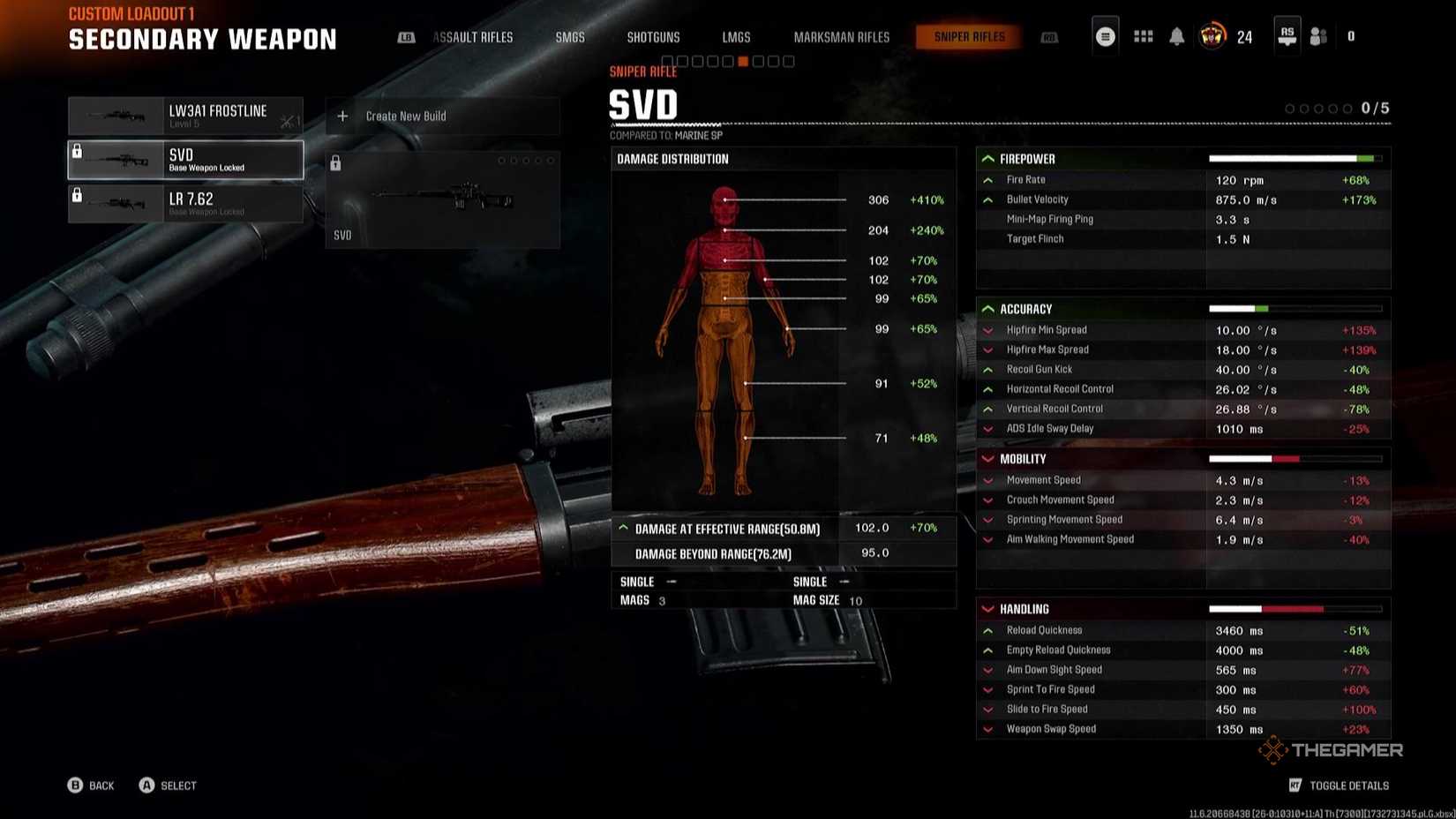Collapse the Accuracy stats section
The height and width of the screenshot is (819, 1456).
point(987,309)
